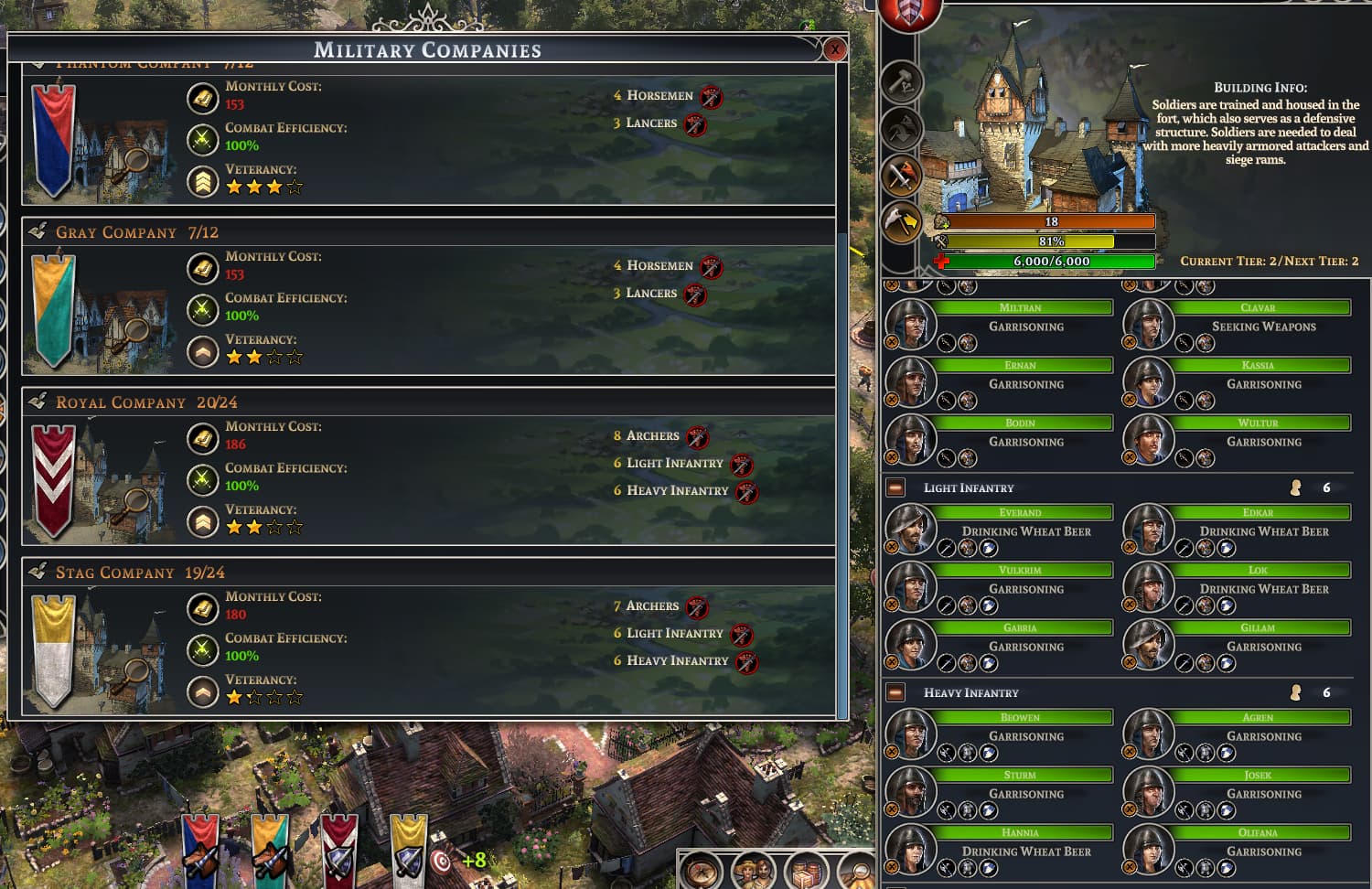
Task: Remove Royal Company's Archers with red icon
Action: pos(697,436)
